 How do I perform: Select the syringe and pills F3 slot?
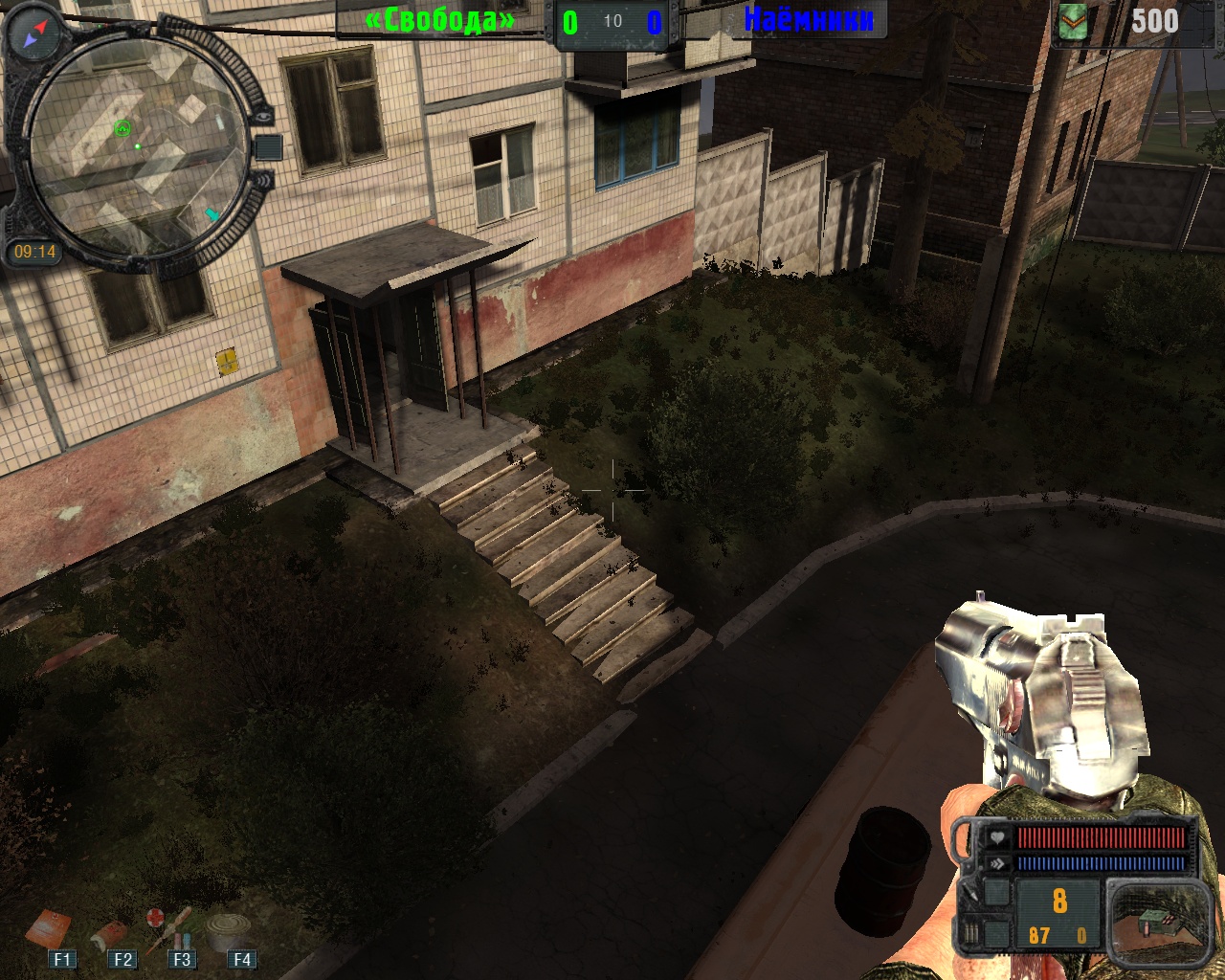point(169,927)
